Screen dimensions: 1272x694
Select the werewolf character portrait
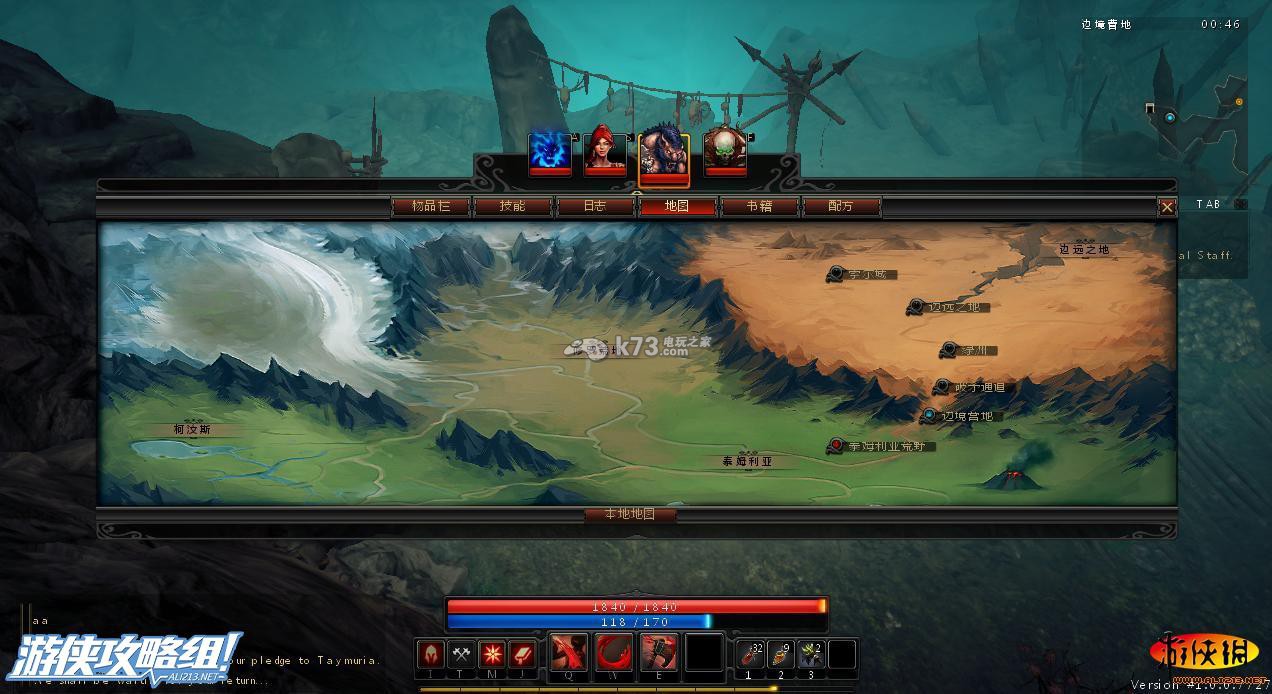tap(663, 155)
